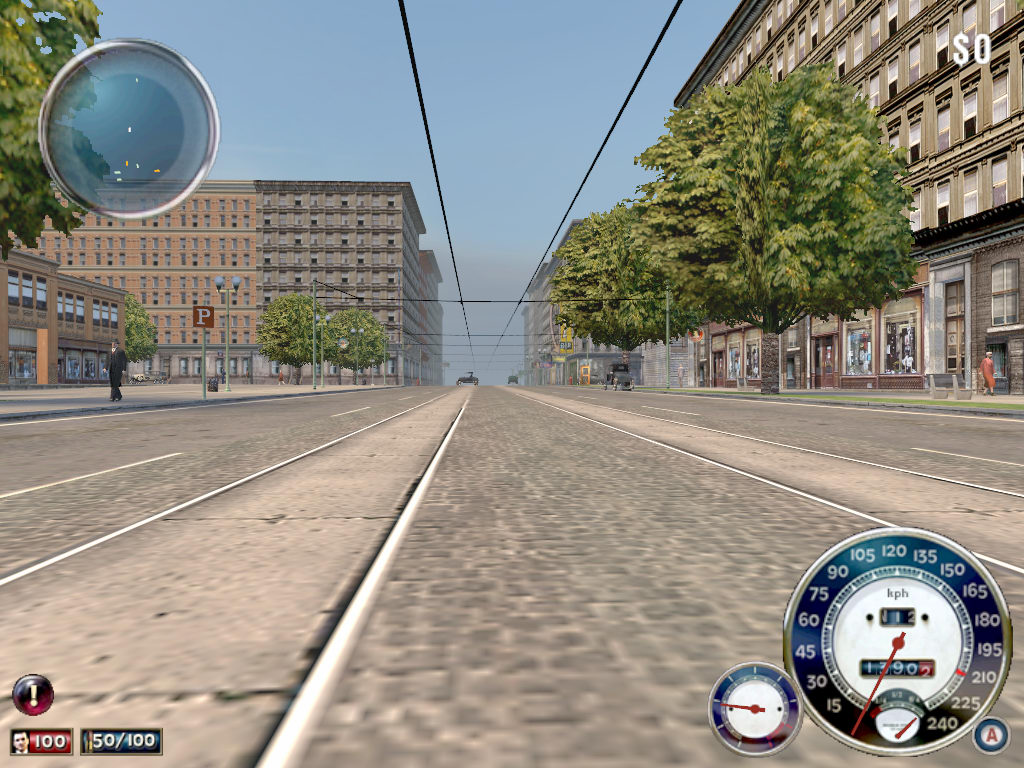Open the exclamation mark objective icon
The height and width of the screenshot is (768, 1024).
click(x=32, y=694)
